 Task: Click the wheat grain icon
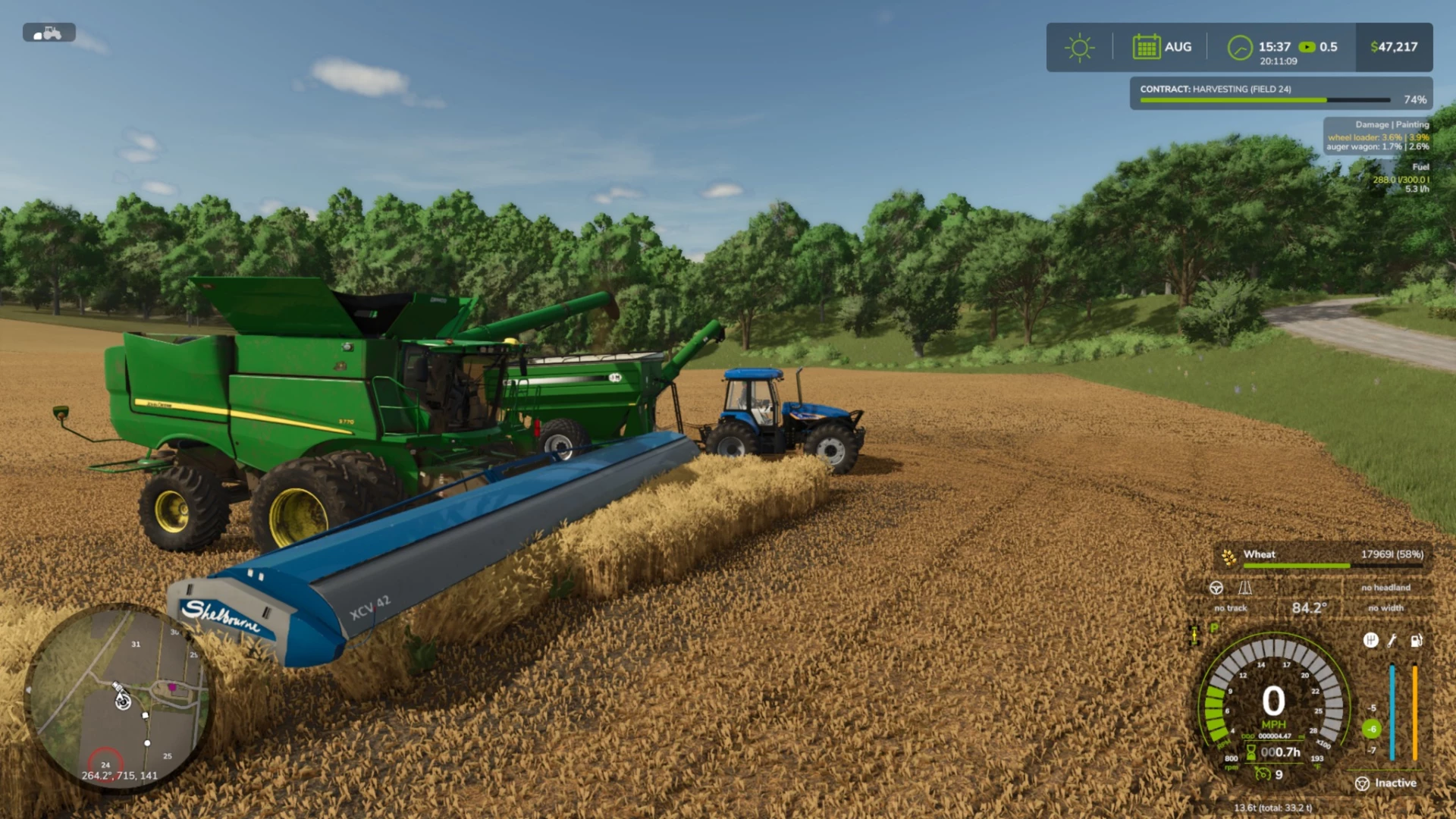click(x=1229, y=557)
